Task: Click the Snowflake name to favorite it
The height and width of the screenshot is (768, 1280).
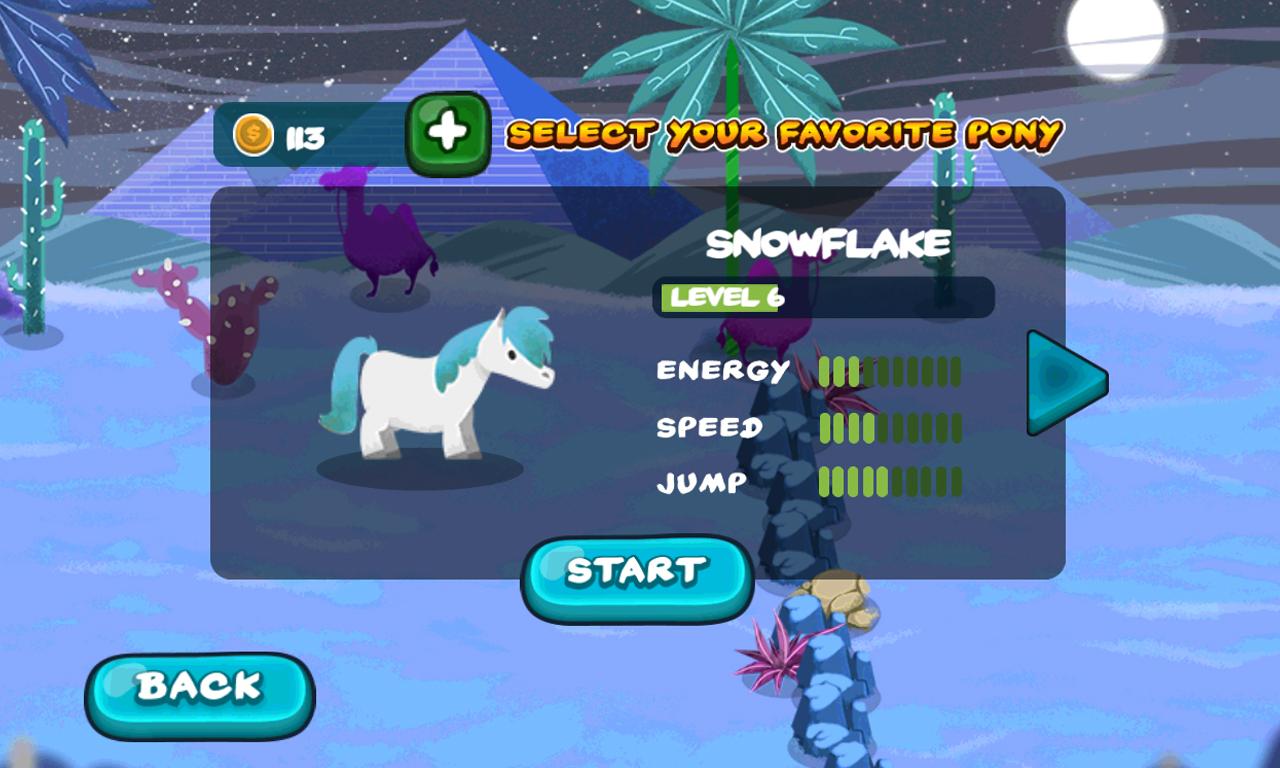Action: point(826,241)
